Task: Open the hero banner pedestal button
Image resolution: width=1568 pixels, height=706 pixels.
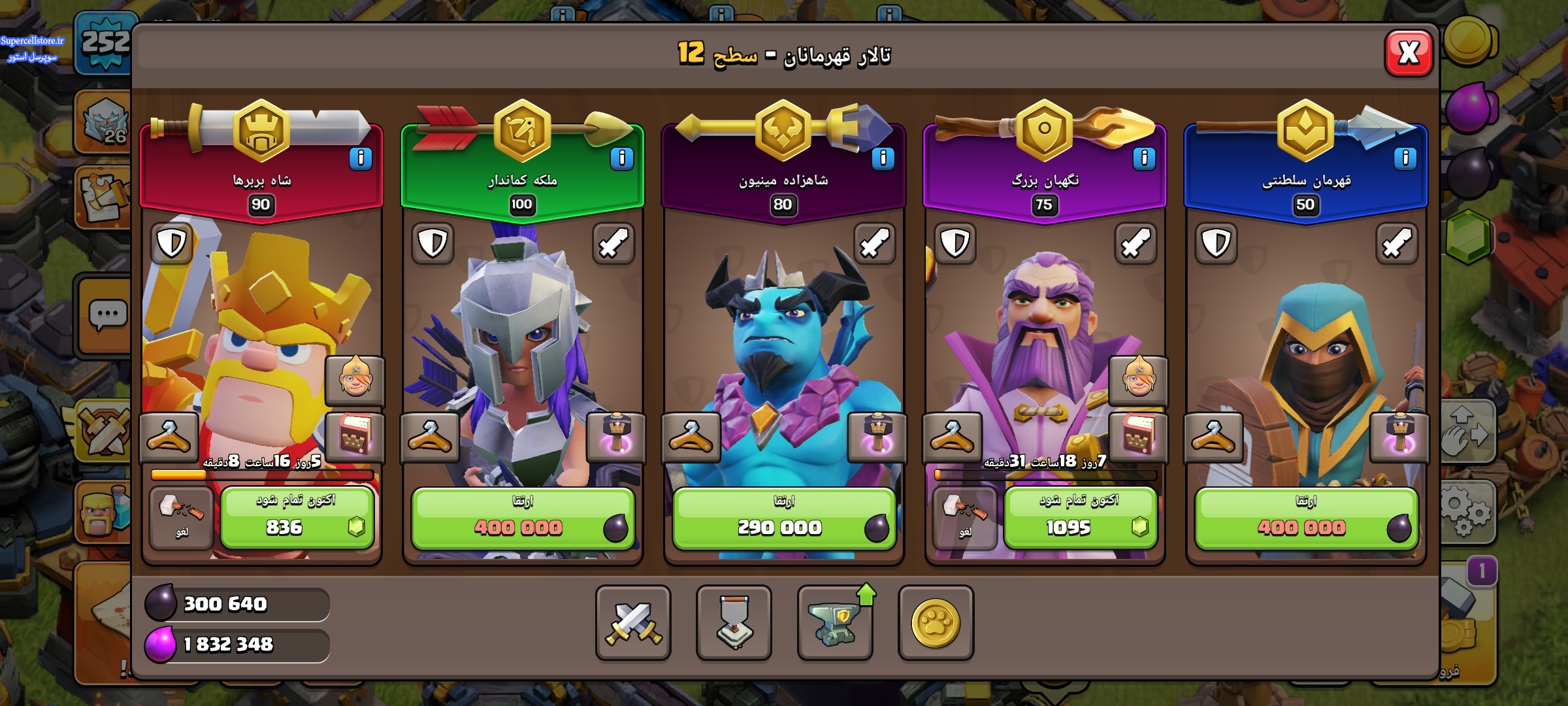Action: tap(734, 622)
